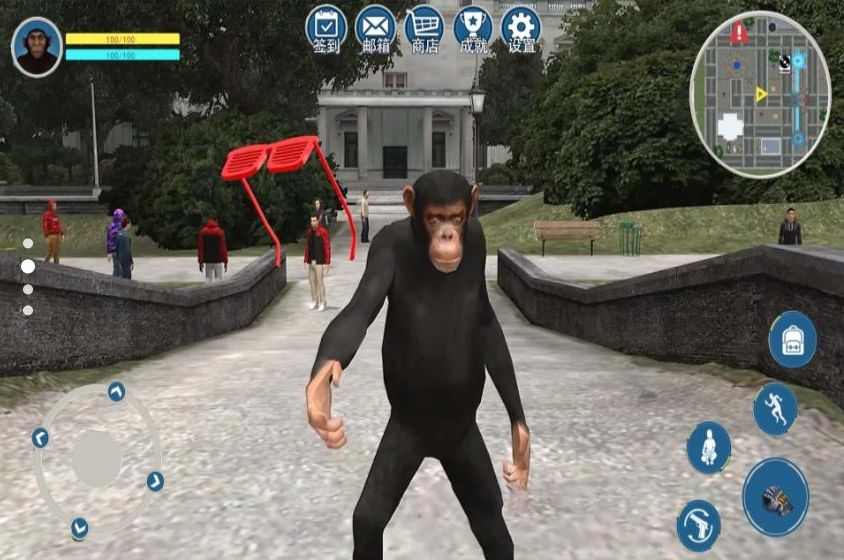The height and width of the screenshot is (560, 844).
Task: Switch weapon using the pistol icon
Action: [x=698, y=525]
